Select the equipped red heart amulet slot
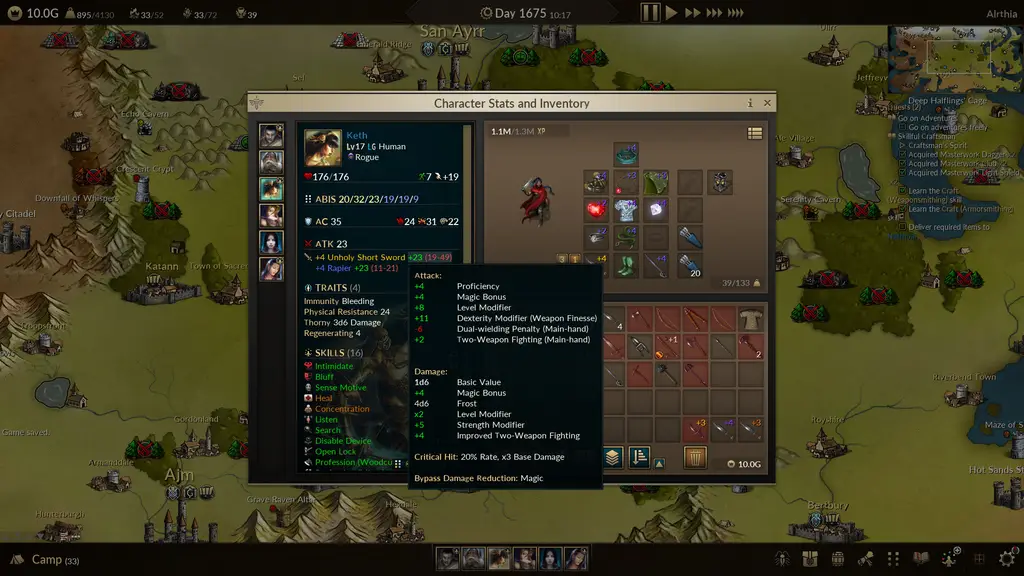1024x576 pixels. 597,210
